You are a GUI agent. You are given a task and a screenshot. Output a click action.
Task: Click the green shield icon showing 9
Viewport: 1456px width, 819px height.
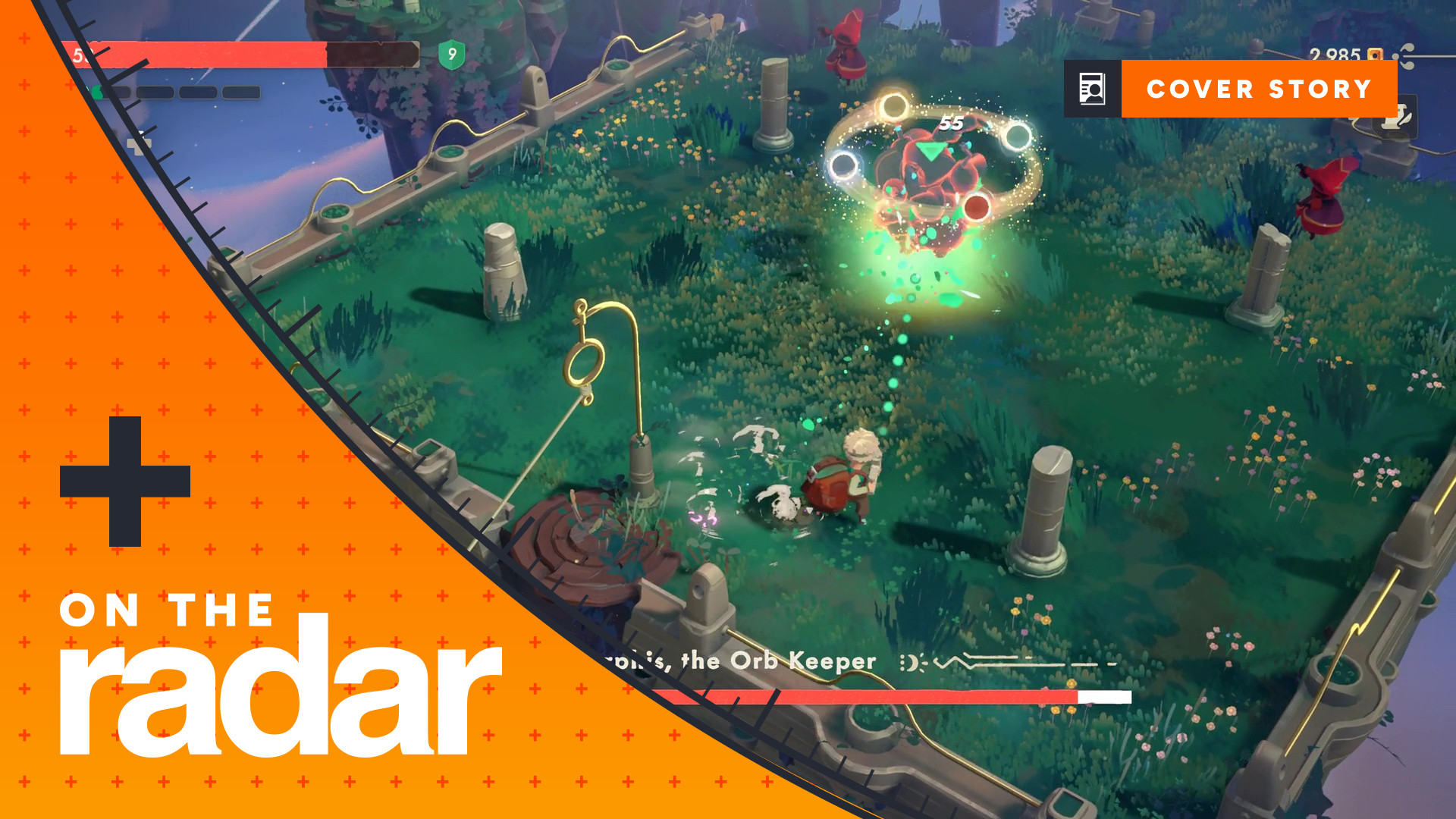(453, 54)
